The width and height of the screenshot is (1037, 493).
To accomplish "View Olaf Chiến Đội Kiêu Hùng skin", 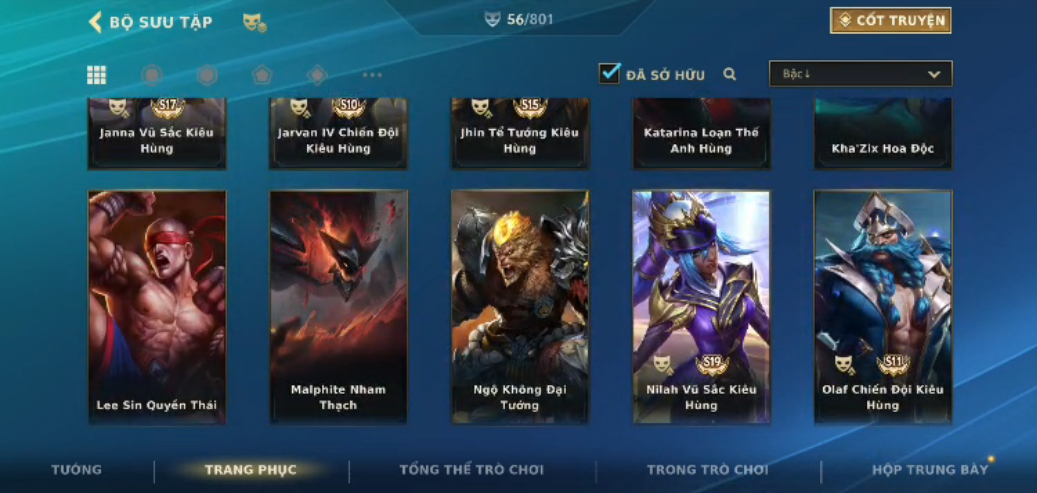I will pos(883,305).
